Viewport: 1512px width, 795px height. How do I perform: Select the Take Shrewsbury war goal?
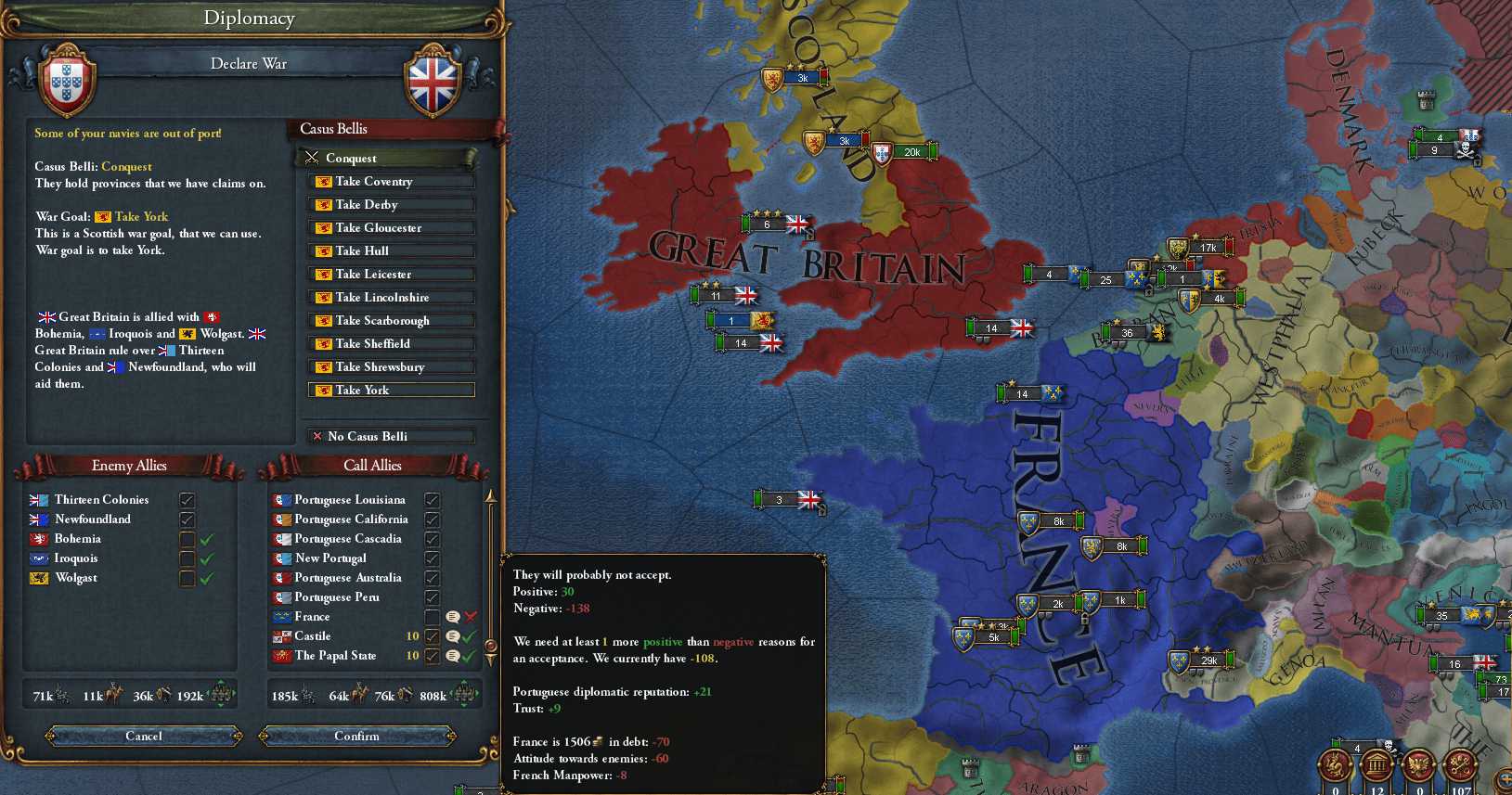click(391, 367)
